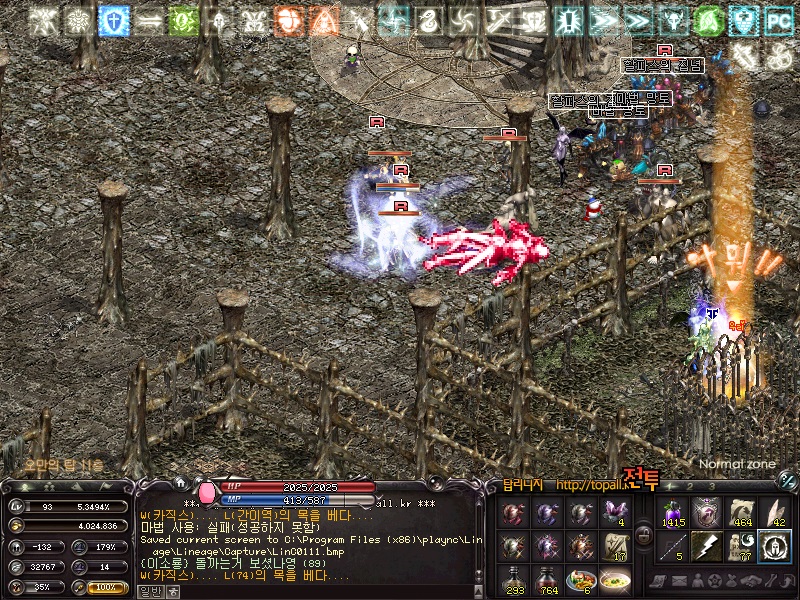Switch to hotbar page 3

[x=712, y=487]
